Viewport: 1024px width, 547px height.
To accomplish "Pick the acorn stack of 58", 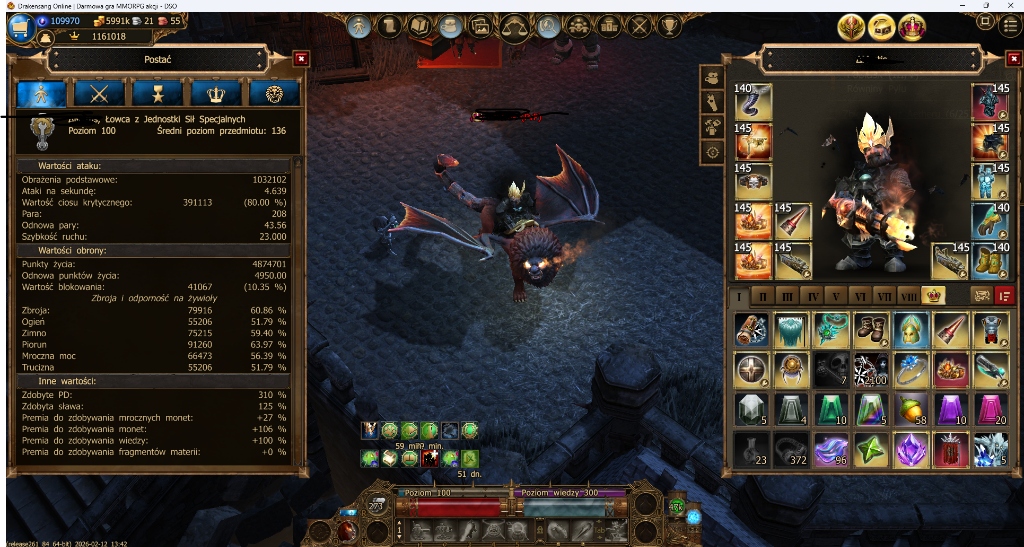I will tap(911, 409).
